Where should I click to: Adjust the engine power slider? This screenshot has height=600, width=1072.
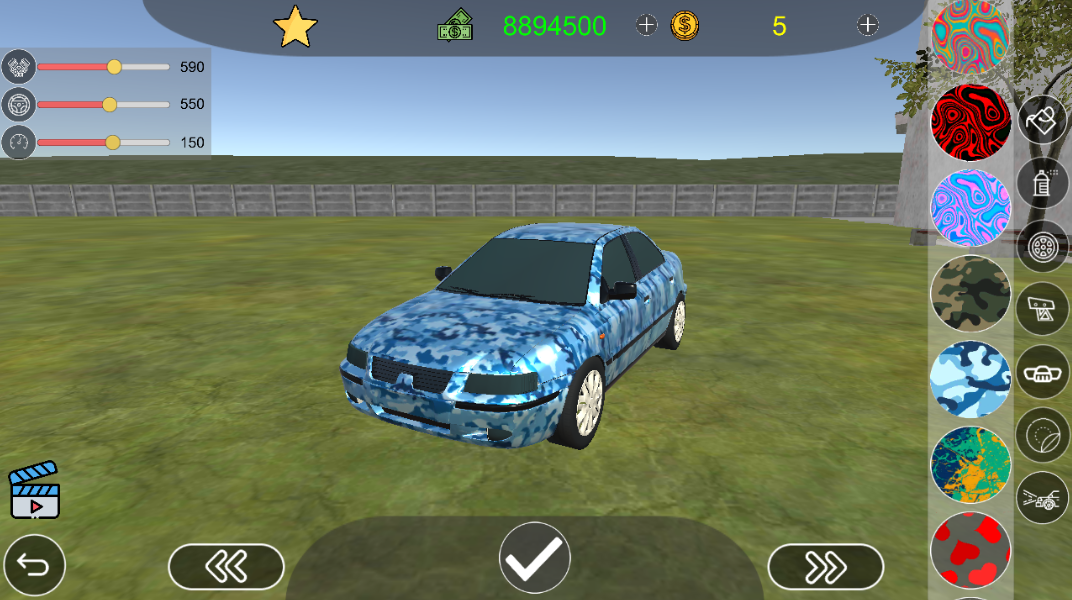(114, 67)
